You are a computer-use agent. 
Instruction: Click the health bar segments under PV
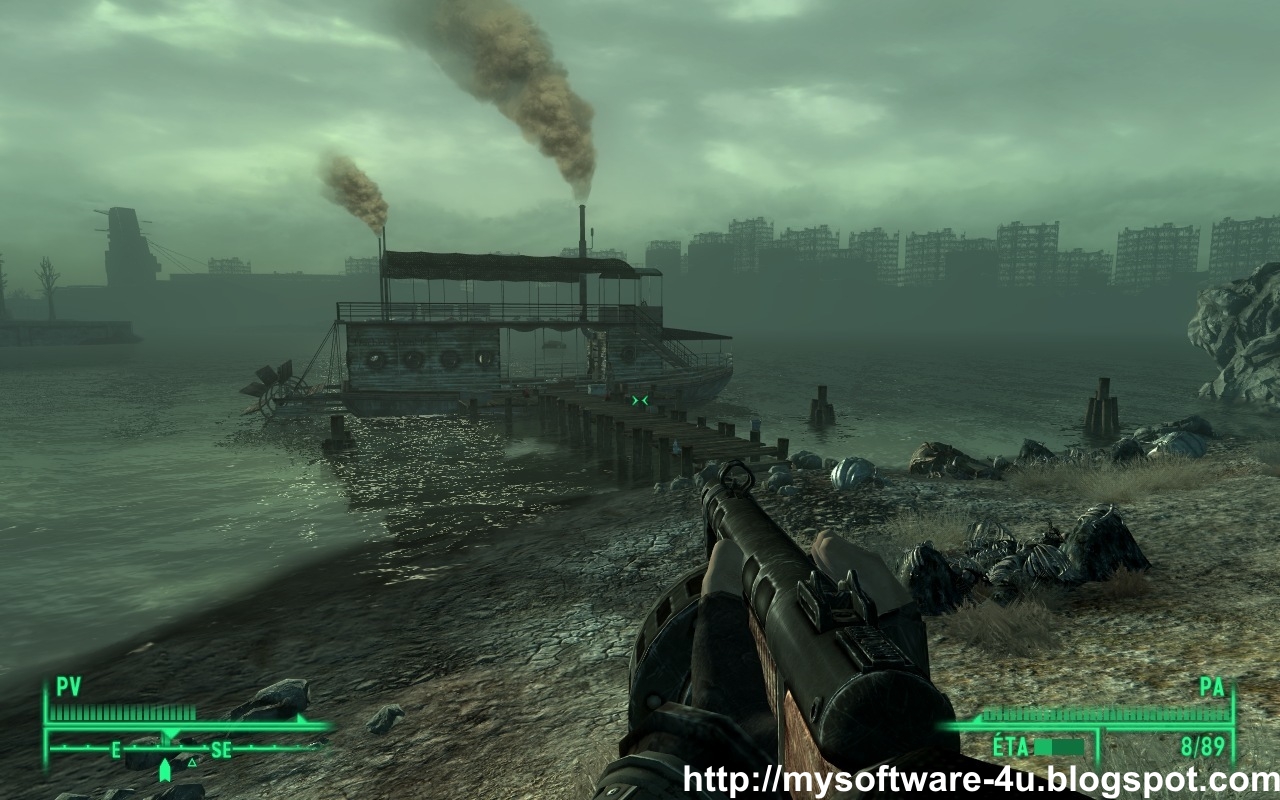click(x=122, y=712)
